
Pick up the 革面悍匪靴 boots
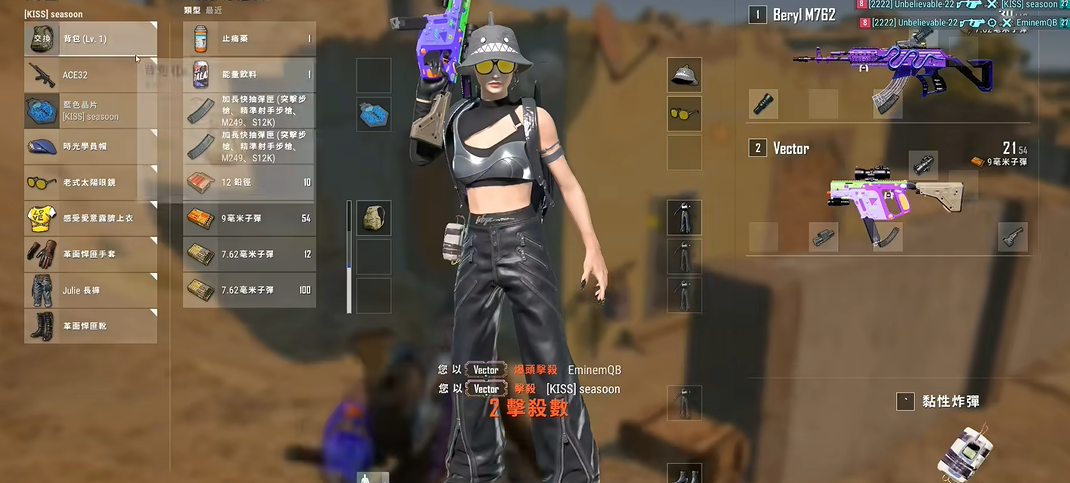tap(90, 326)
